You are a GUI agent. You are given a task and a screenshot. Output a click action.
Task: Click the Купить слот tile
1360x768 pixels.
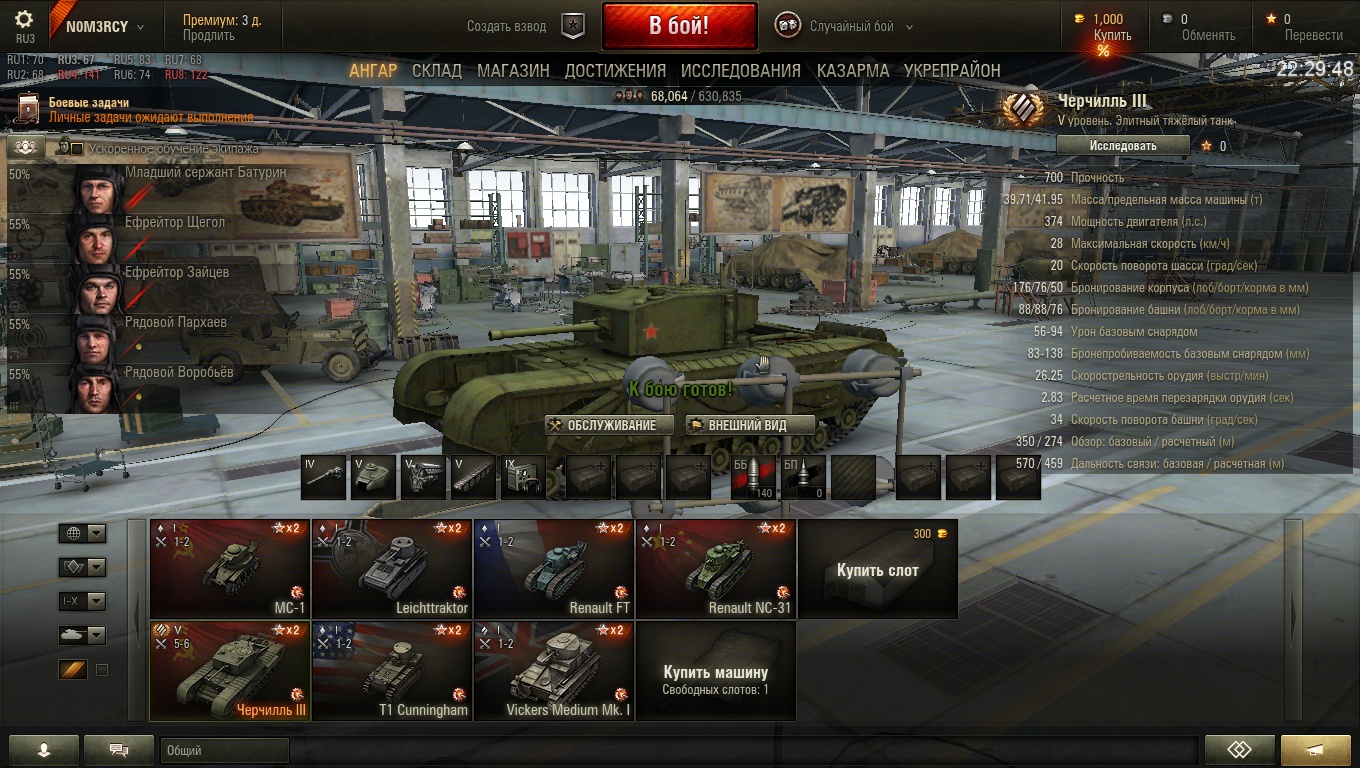(x=877, y=569)
